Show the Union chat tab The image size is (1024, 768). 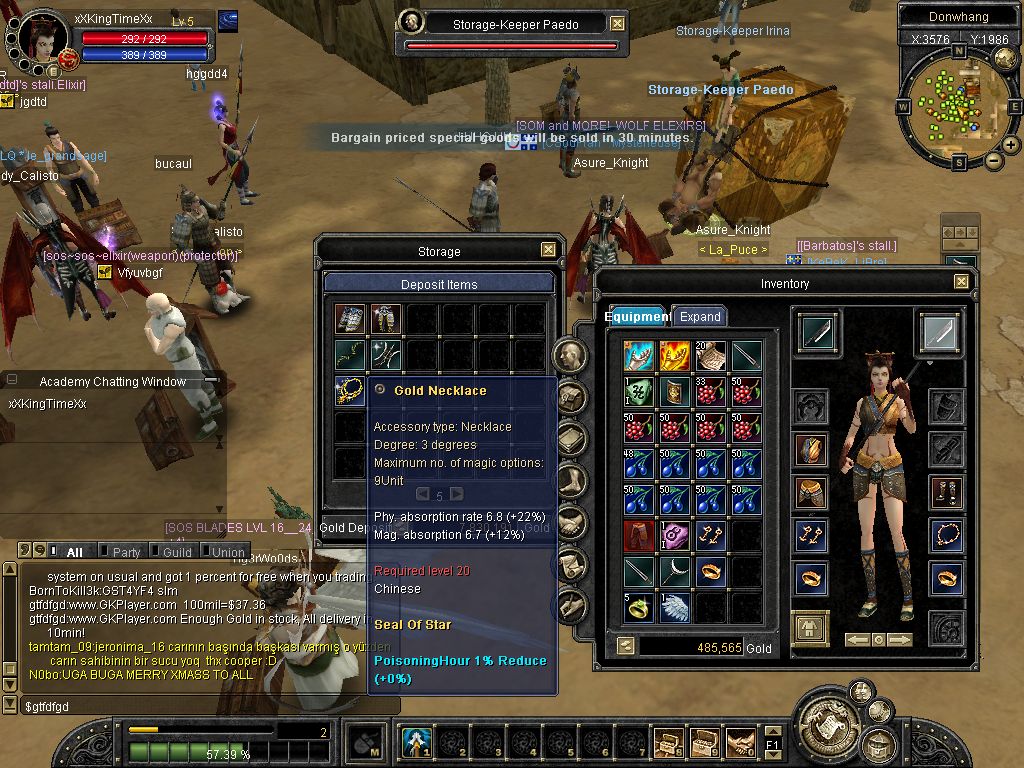click(228, 552)
